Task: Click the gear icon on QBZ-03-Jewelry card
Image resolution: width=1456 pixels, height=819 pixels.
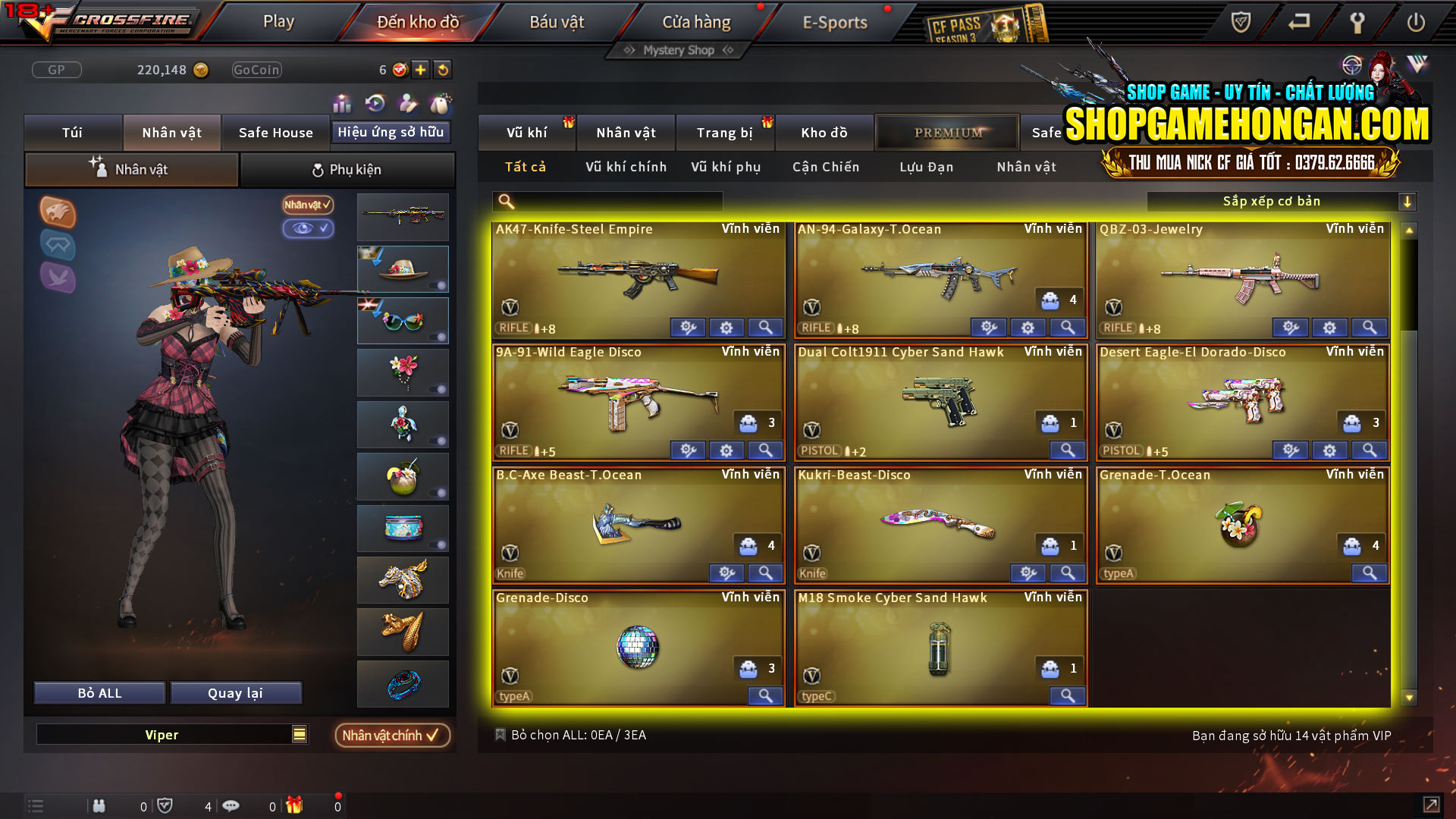Action: (1329, 328)
